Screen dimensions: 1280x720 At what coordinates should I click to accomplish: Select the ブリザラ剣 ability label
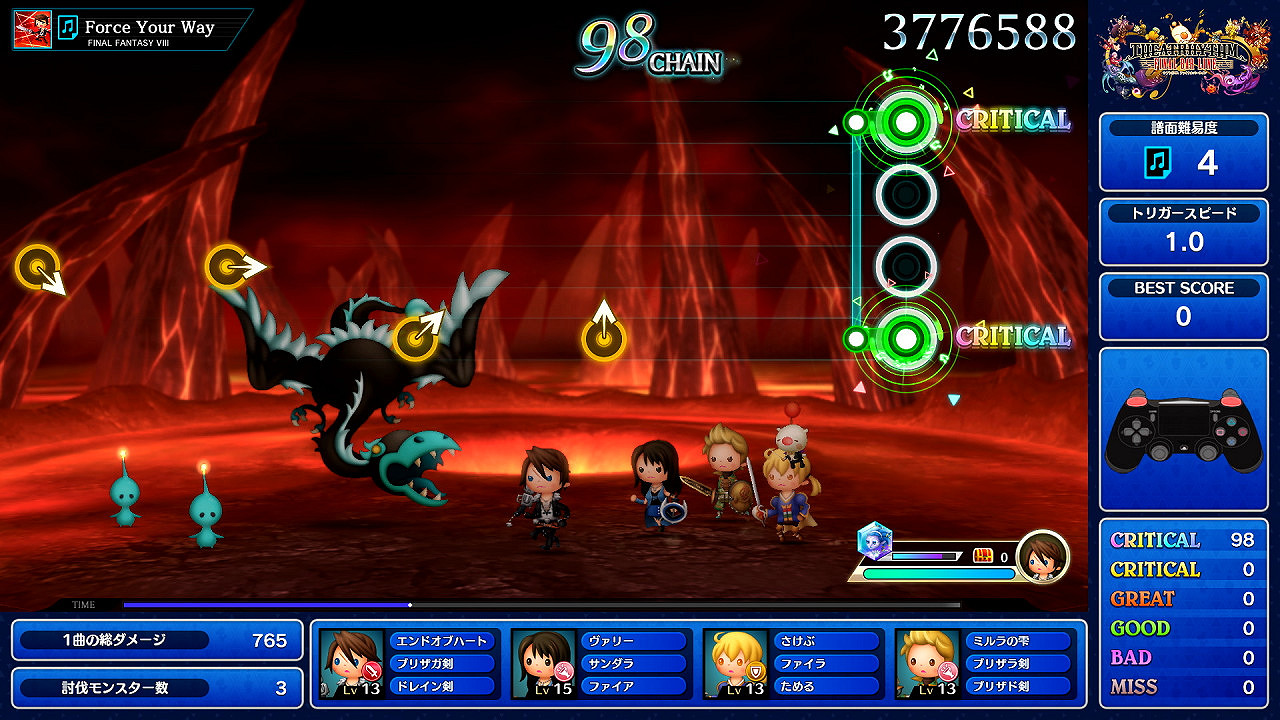pyautogui.click(x=1018, y=663)
